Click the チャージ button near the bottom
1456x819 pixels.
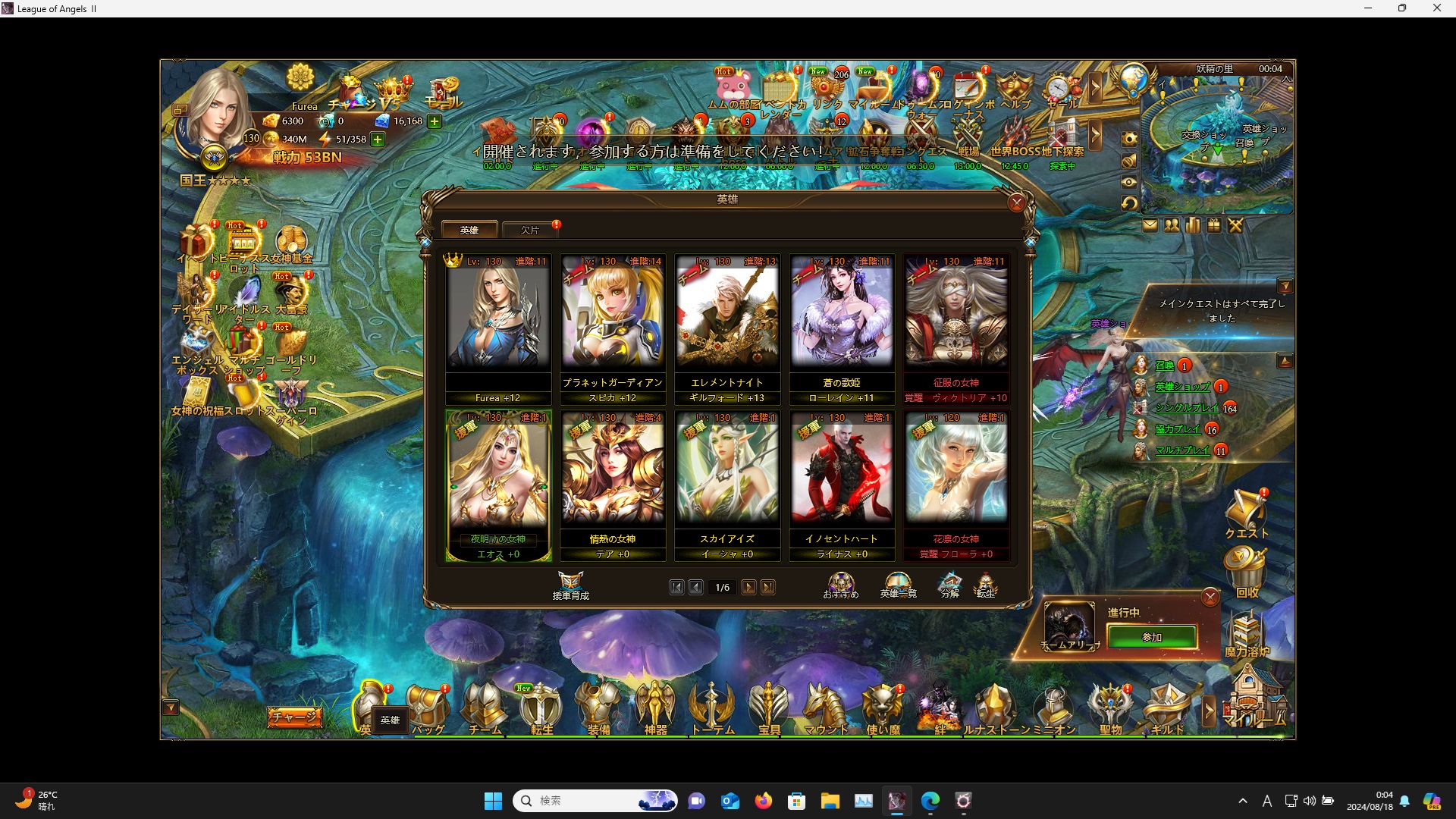pyautogui.click(x=295, y=716)
